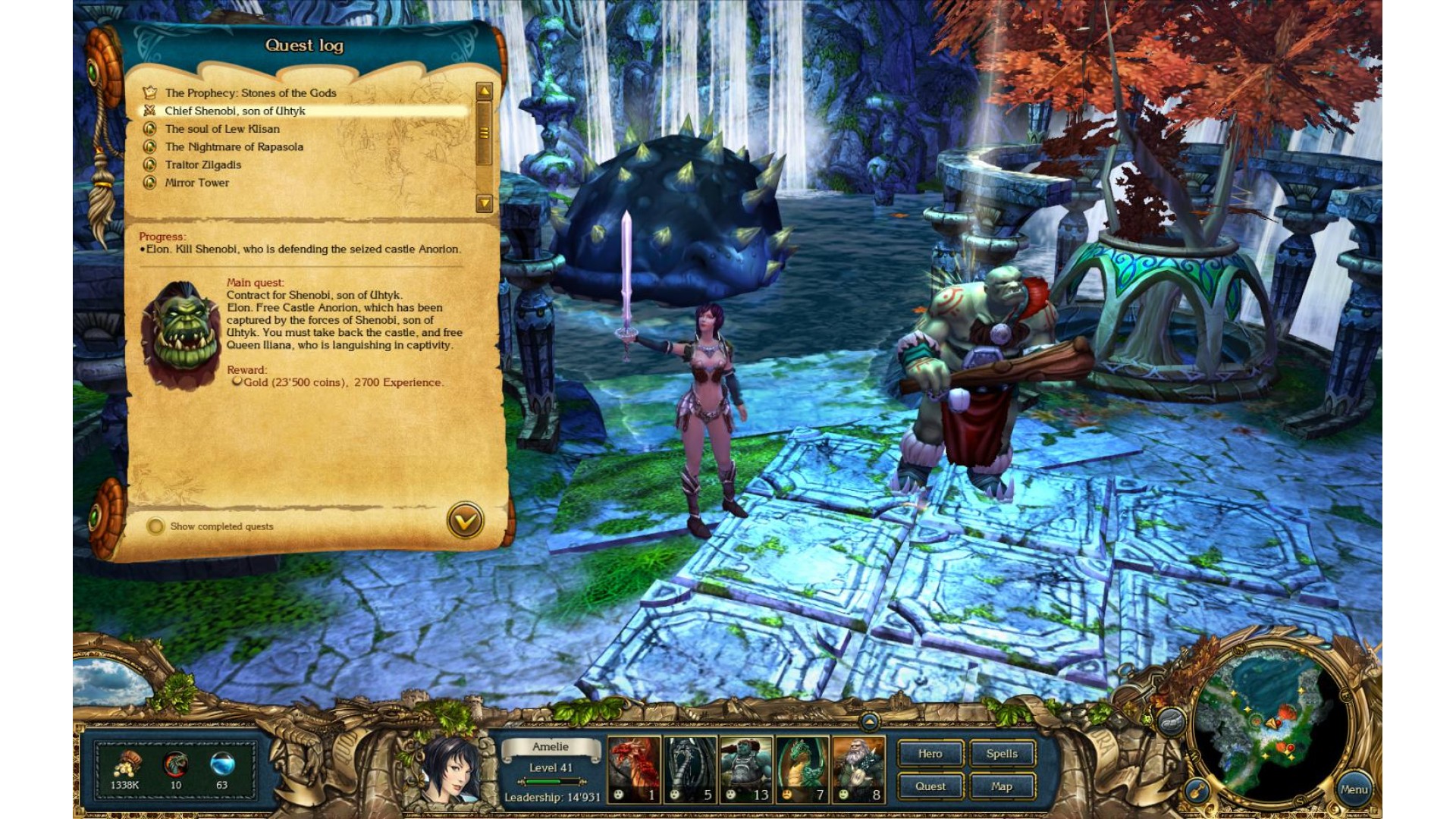Open the Hero screen

[930, 754]
